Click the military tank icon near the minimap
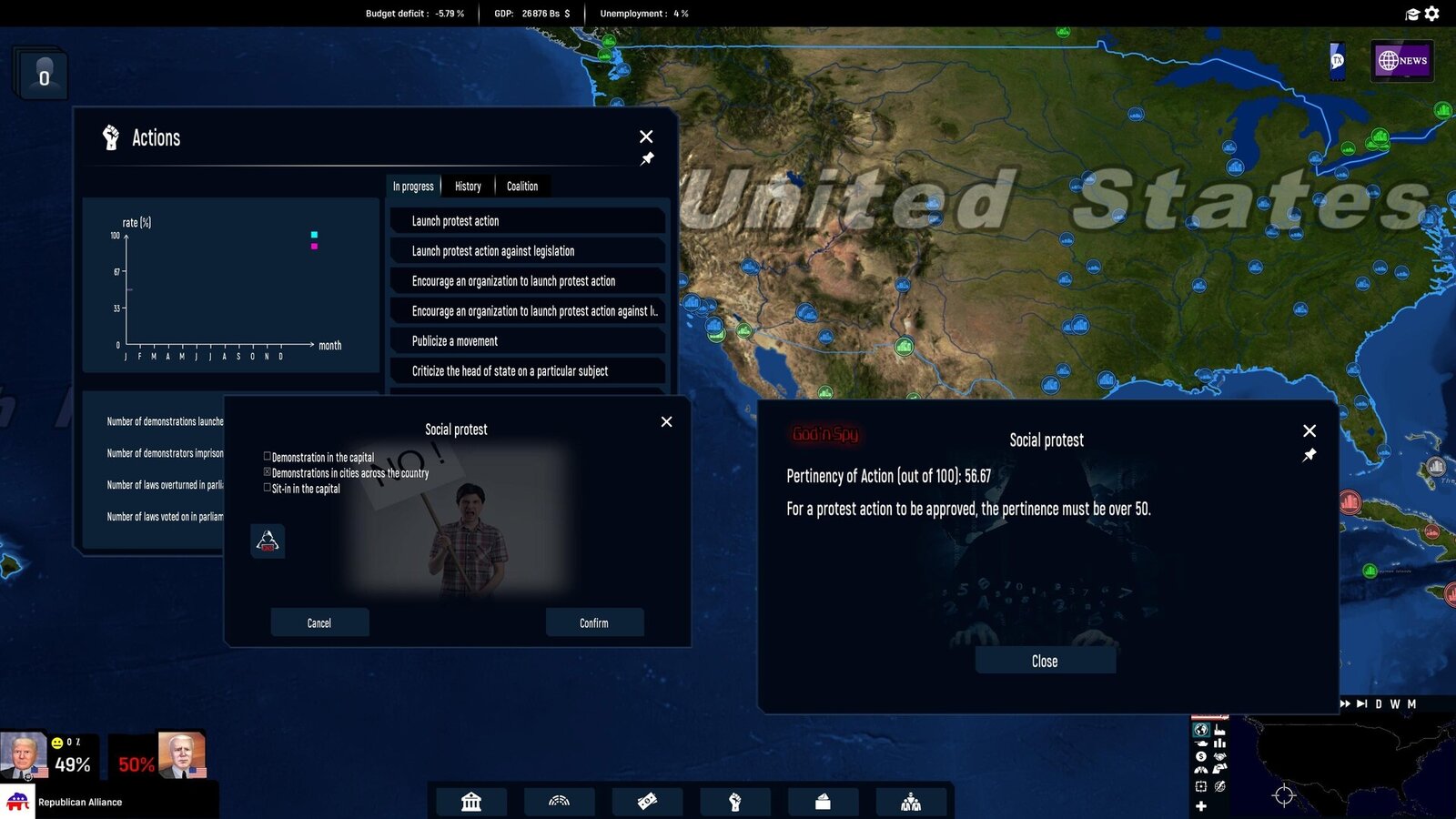This screenshot has width=1456, height=819. pos(1202,743)
